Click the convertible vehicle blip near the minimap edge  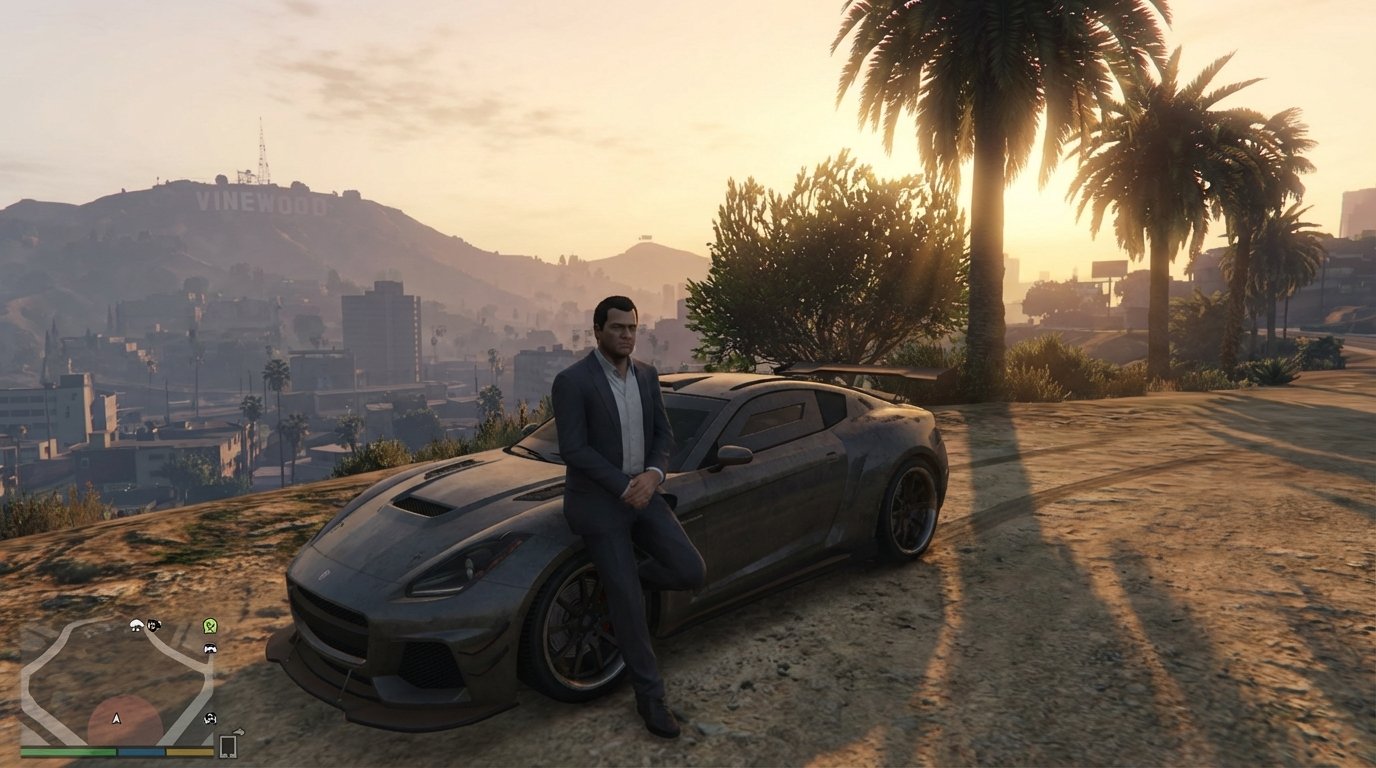[135, 626]
